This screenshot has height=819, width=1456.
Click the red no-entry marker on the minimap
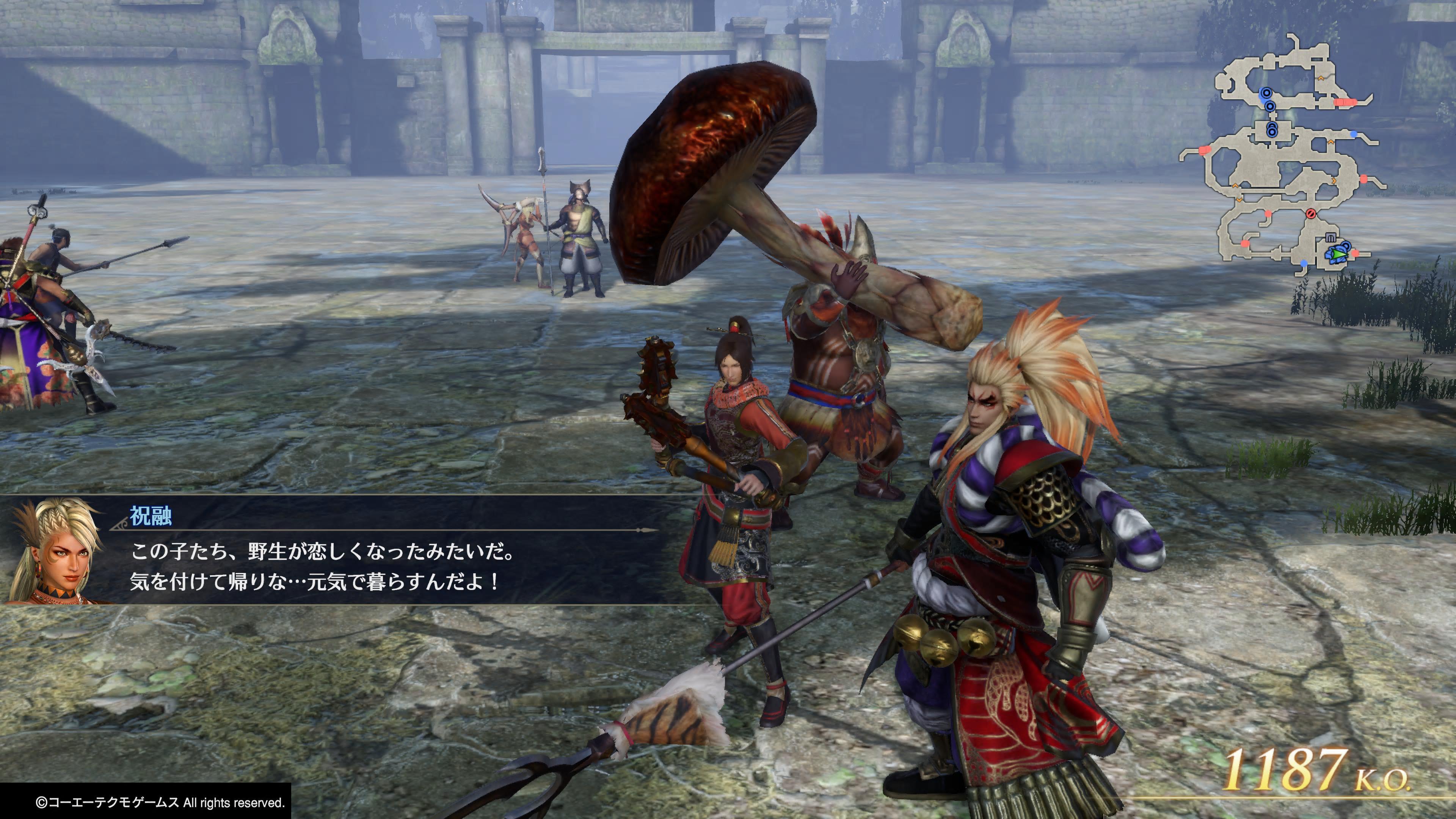tap(1311, 213)
